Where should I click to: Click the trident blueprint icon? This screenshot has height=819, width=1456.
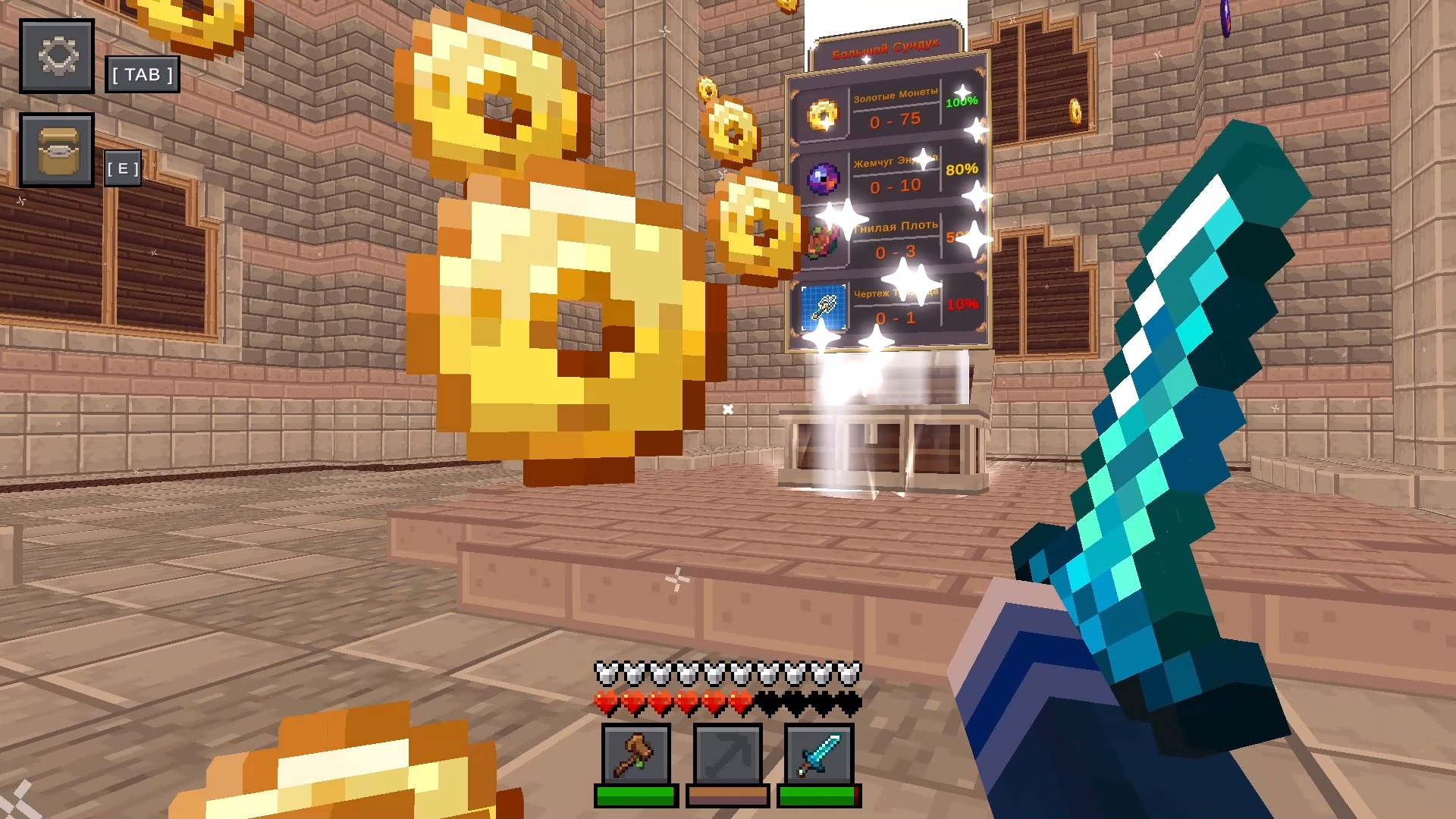[824, 308]
